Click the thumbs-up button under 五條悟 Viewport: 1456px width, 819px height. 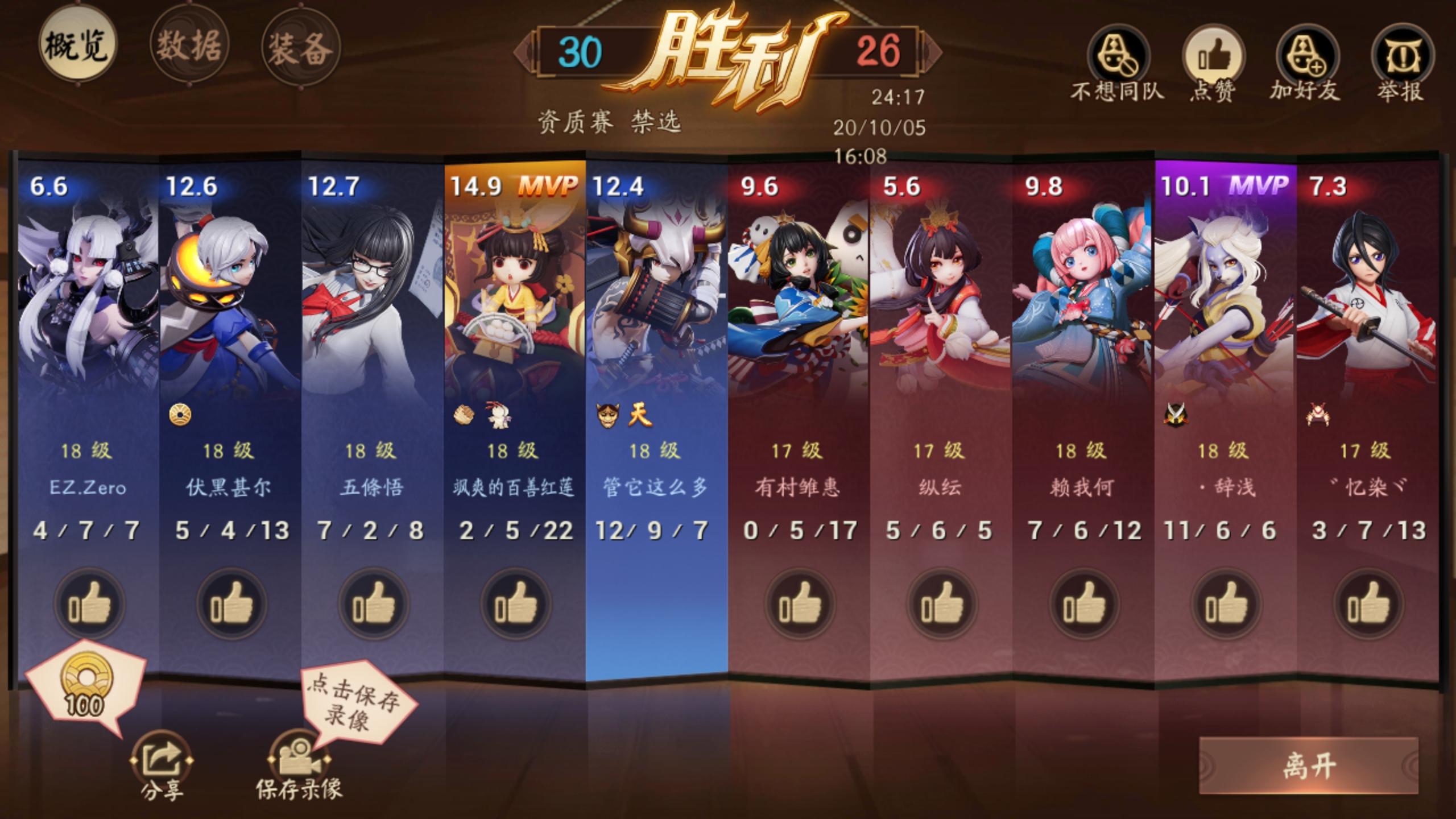tap(374, 605)
